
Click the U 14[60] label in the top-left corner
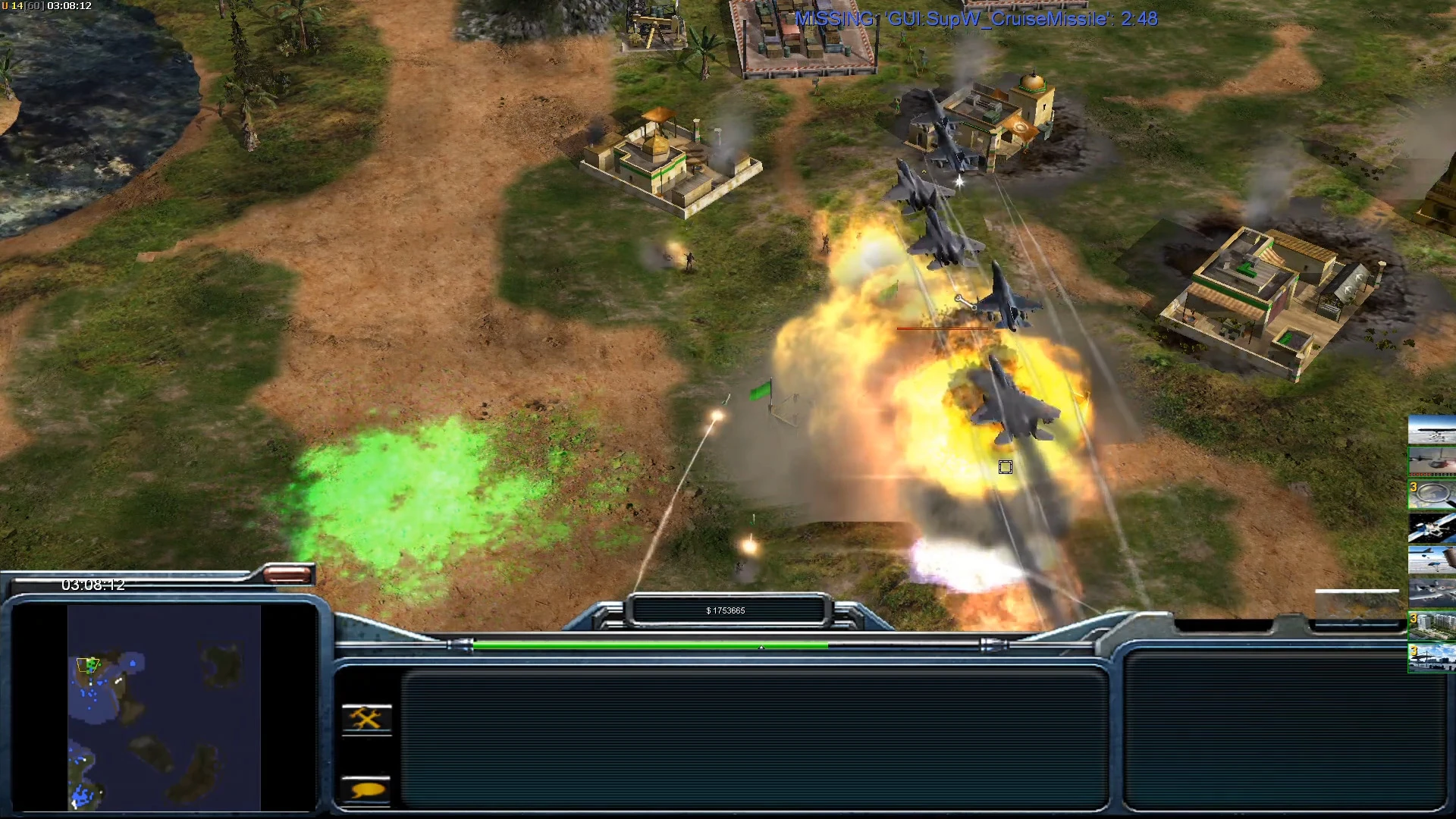[x=23, y=6]
